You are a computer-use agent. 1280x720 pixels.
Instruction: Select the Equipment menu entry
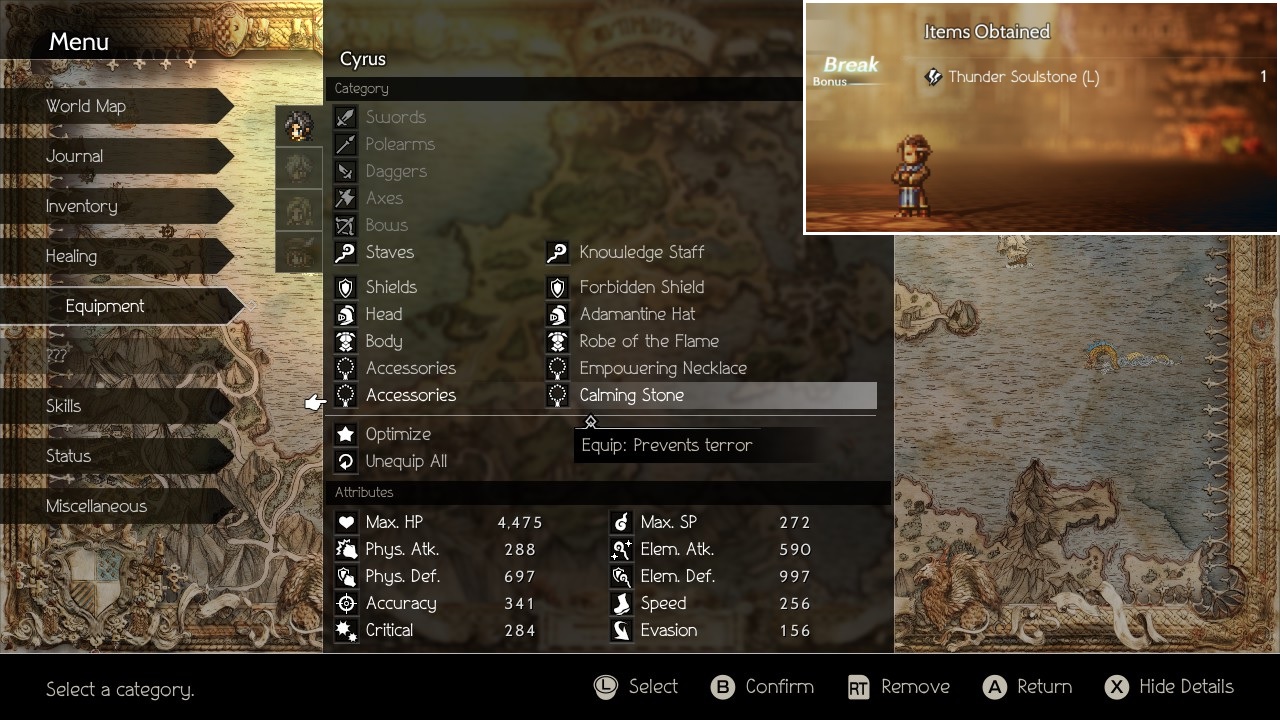coord(105,306)
